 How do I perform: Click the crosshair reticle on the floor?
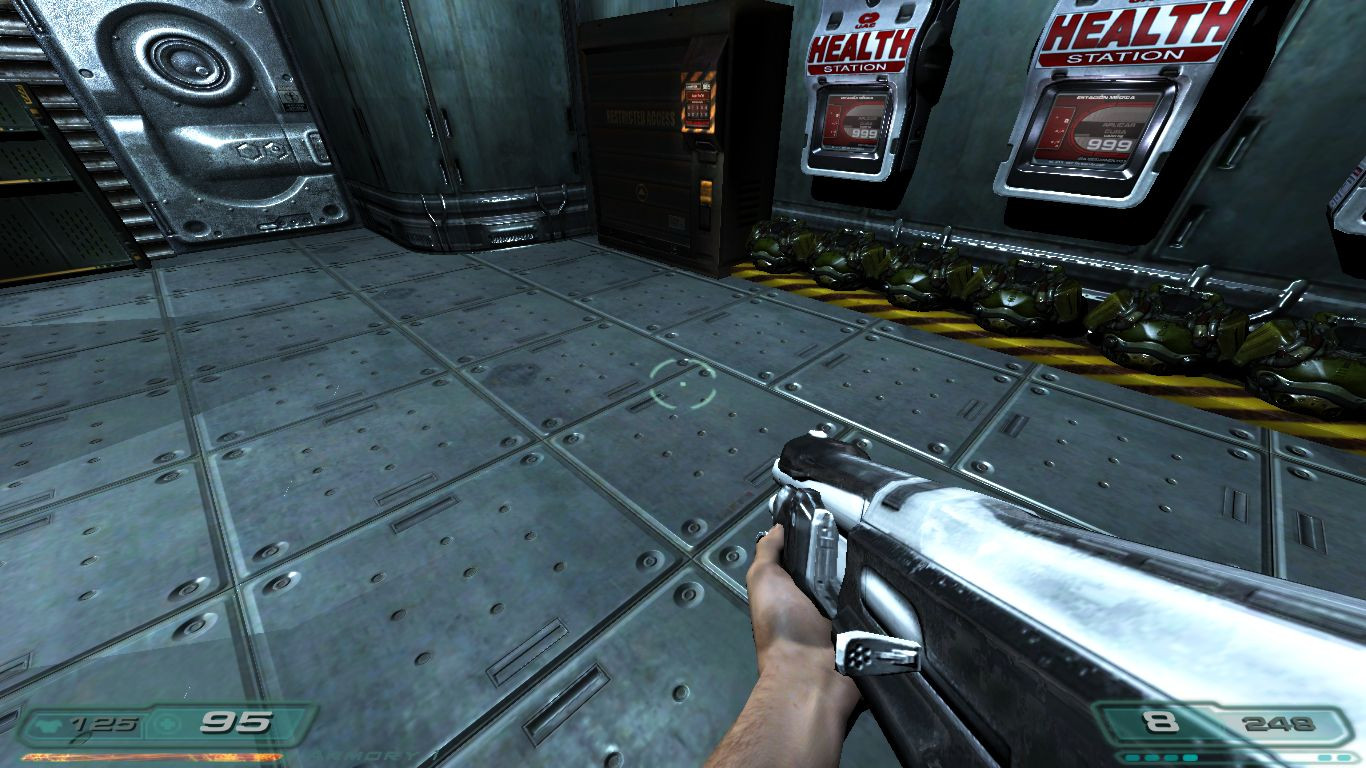[683, 385]
